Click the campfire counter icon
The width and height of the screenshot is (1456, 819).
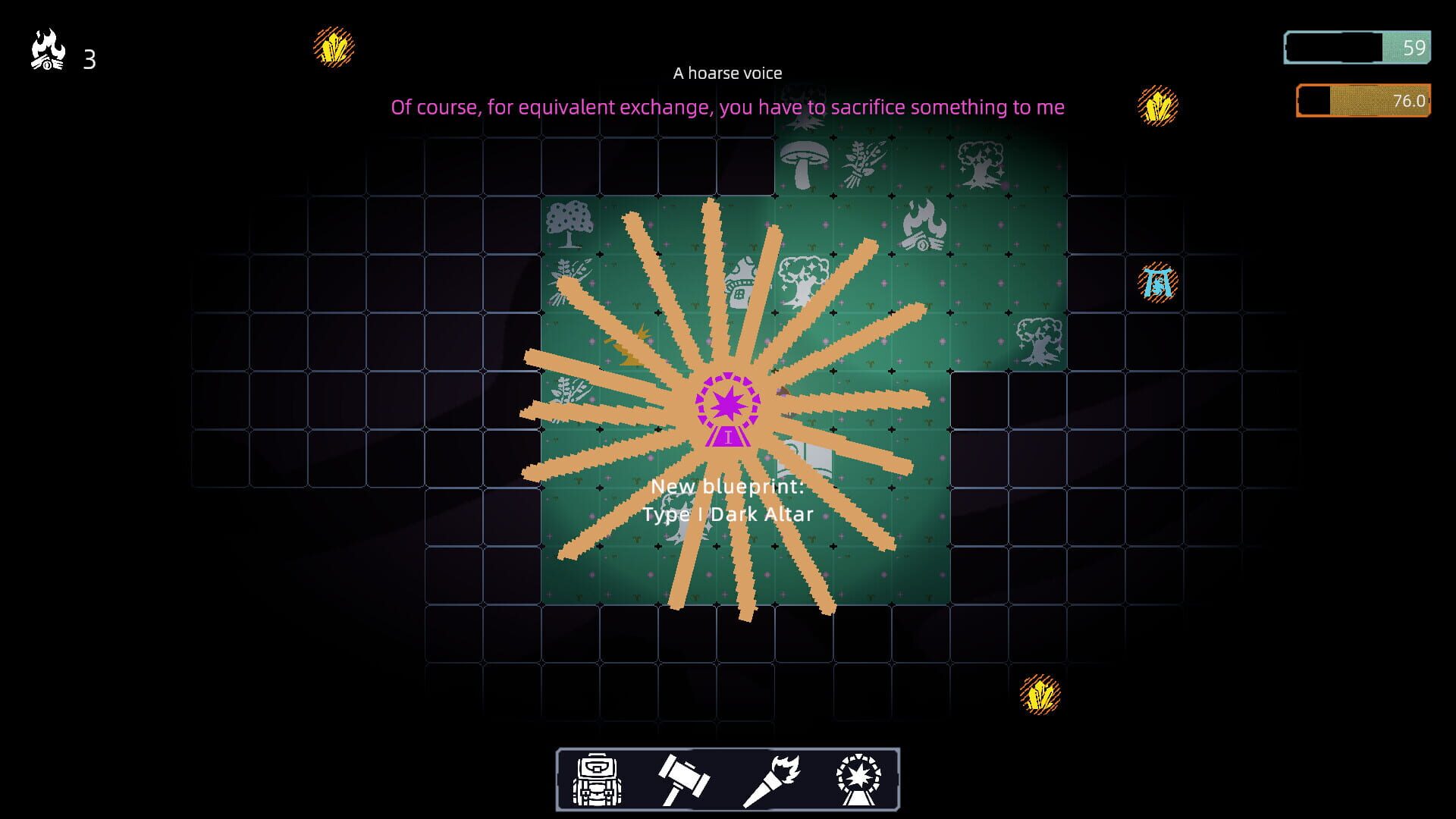[47, 45]
